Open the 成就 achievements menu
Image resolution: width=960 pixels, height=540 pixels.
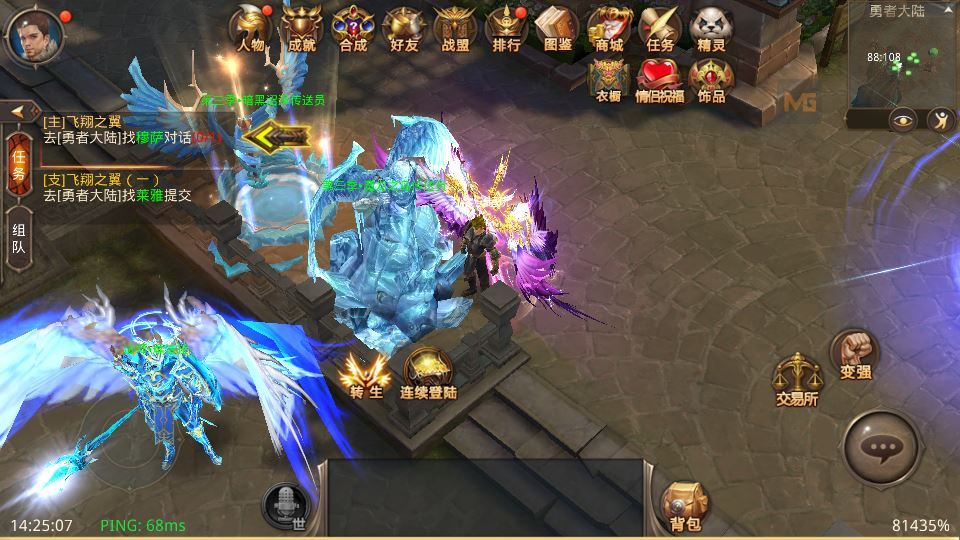[301, 28]
